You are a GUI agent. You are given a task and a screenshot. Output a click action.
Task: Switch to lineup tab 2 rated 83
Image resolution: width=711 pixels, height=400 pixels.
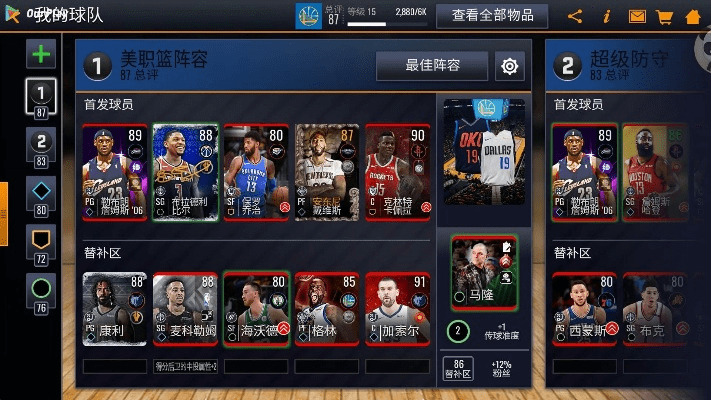click(41, 146)
